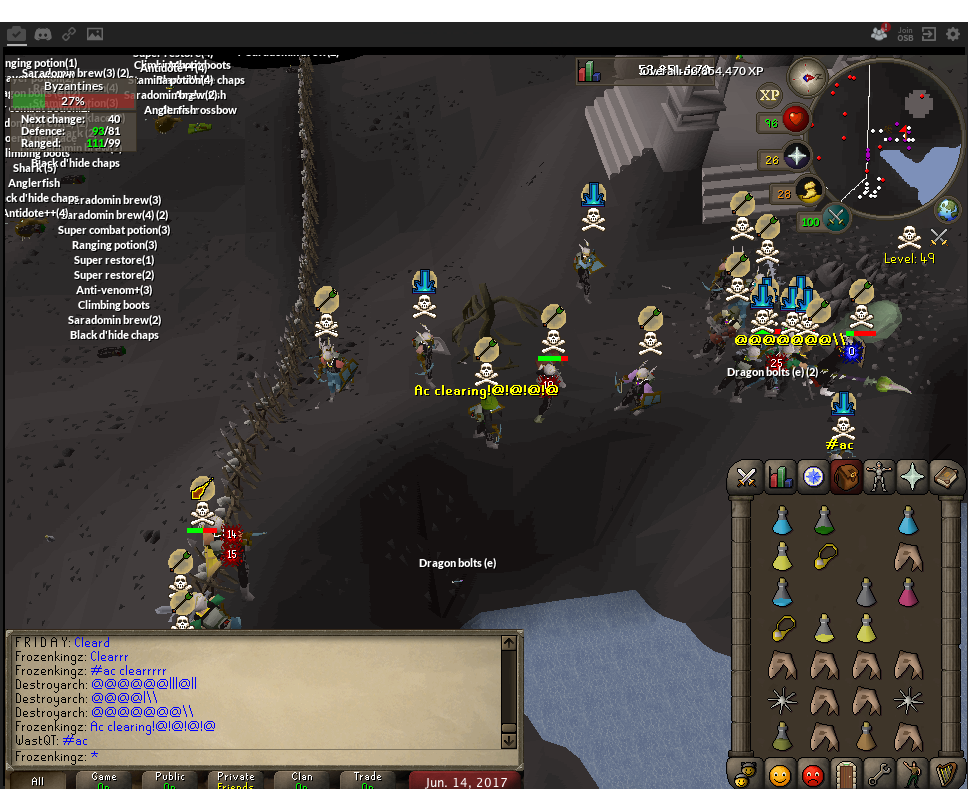Image resolution: width=968 pixels, height=789 pixels.
Task: Click the compass to face north
Action: click(x=807, y=77)
